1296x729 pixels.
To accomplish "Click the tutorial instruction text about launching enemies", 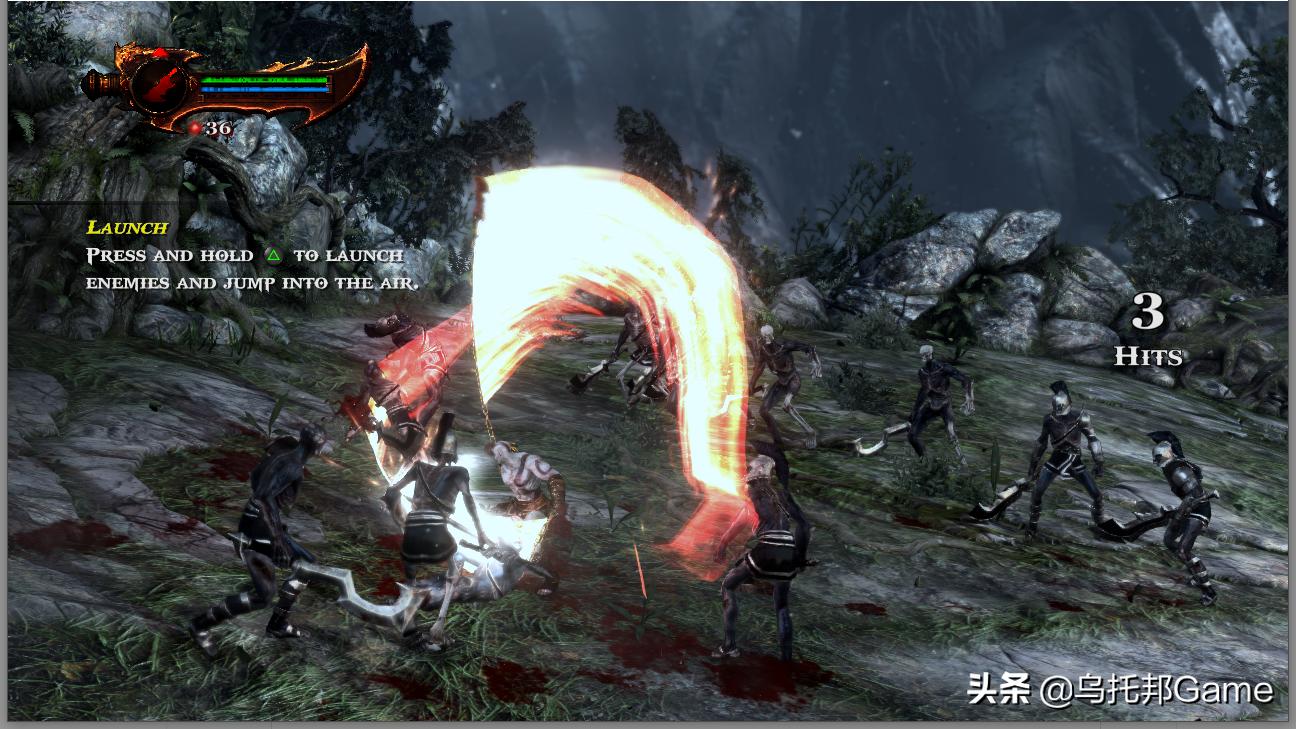I will 245,268.
